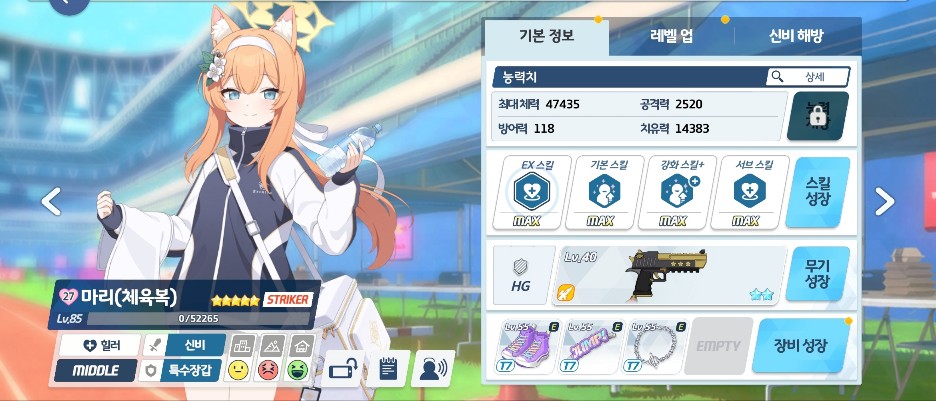
Task: Inspect the 서브 스킬 icon
Action: coord(747,191)
